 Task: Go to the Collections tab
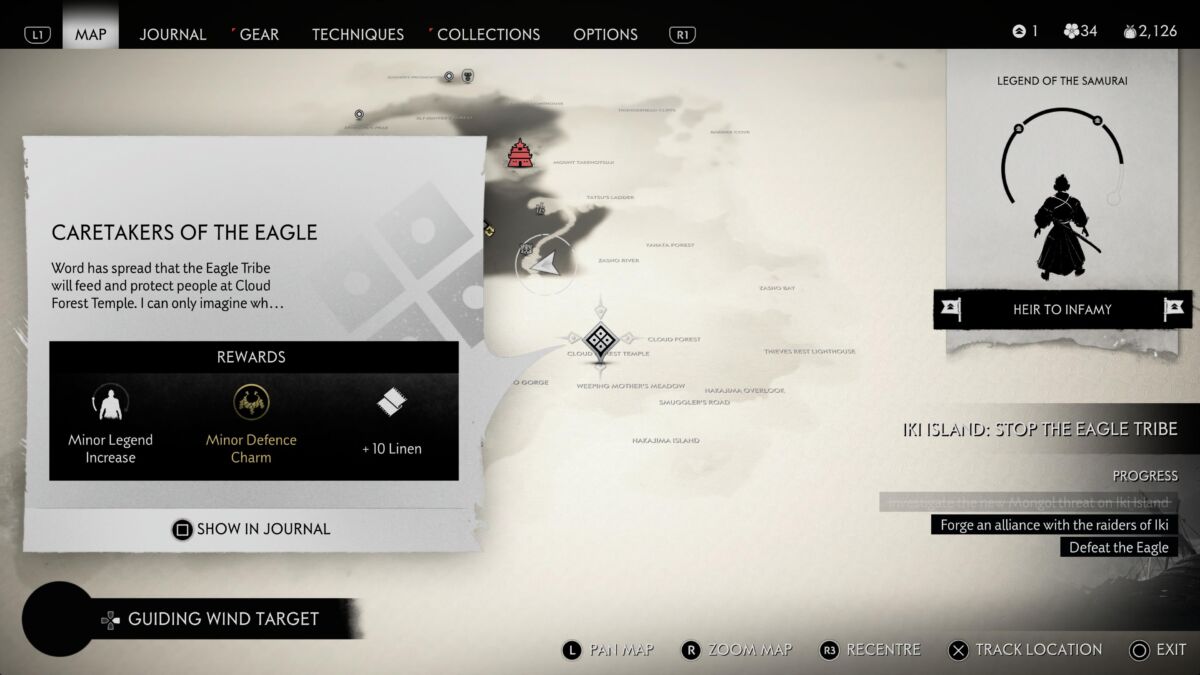[487, 34]
